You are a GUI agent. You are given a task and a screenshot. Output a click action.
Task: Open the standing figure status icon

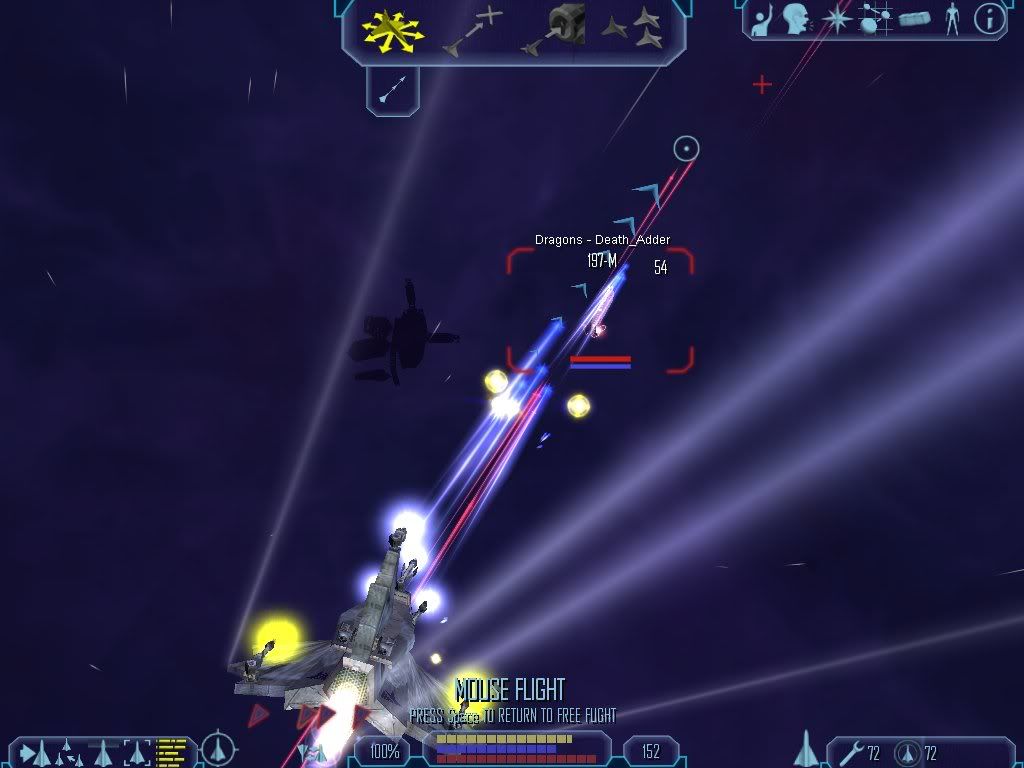pos(951,18)
